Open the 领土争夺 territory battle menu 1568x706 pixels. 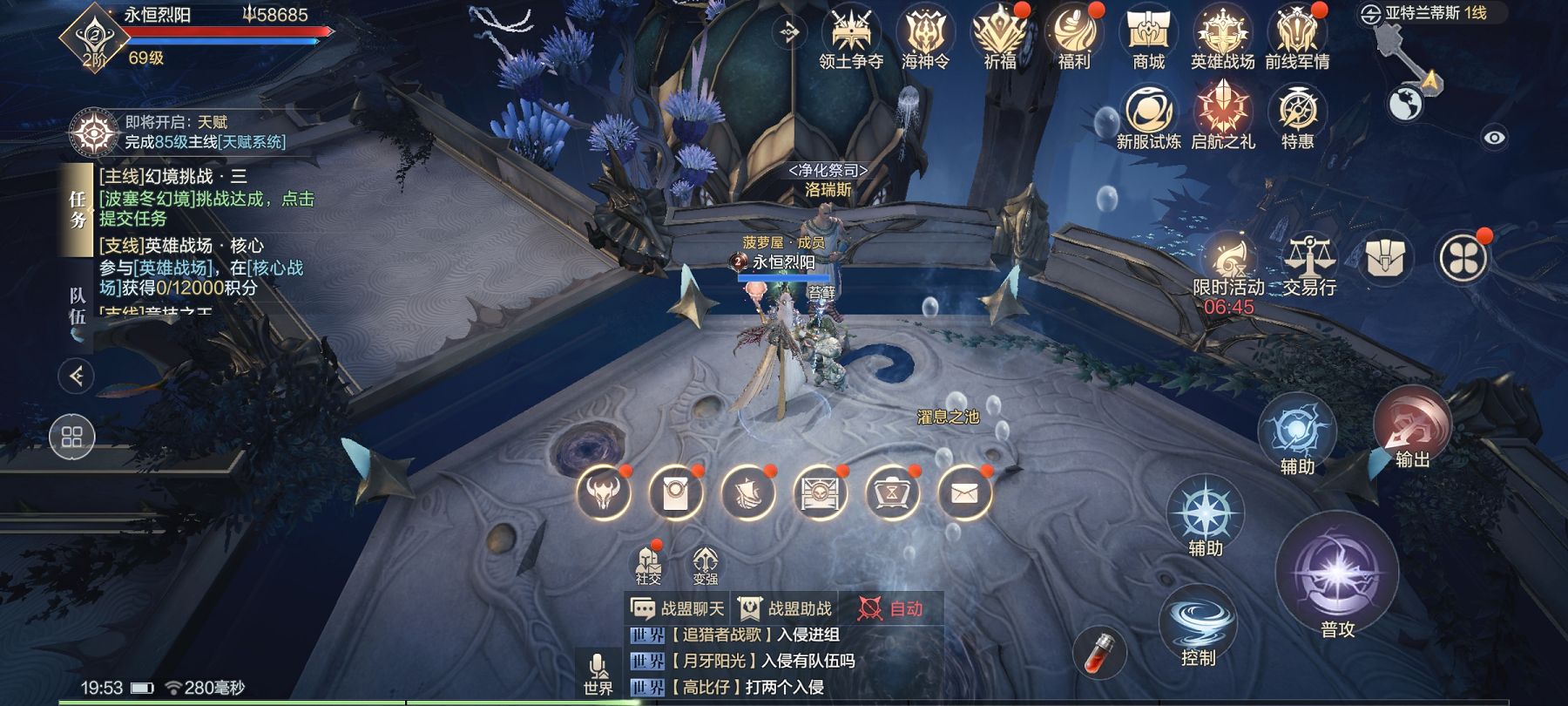[x=851, y=35]
